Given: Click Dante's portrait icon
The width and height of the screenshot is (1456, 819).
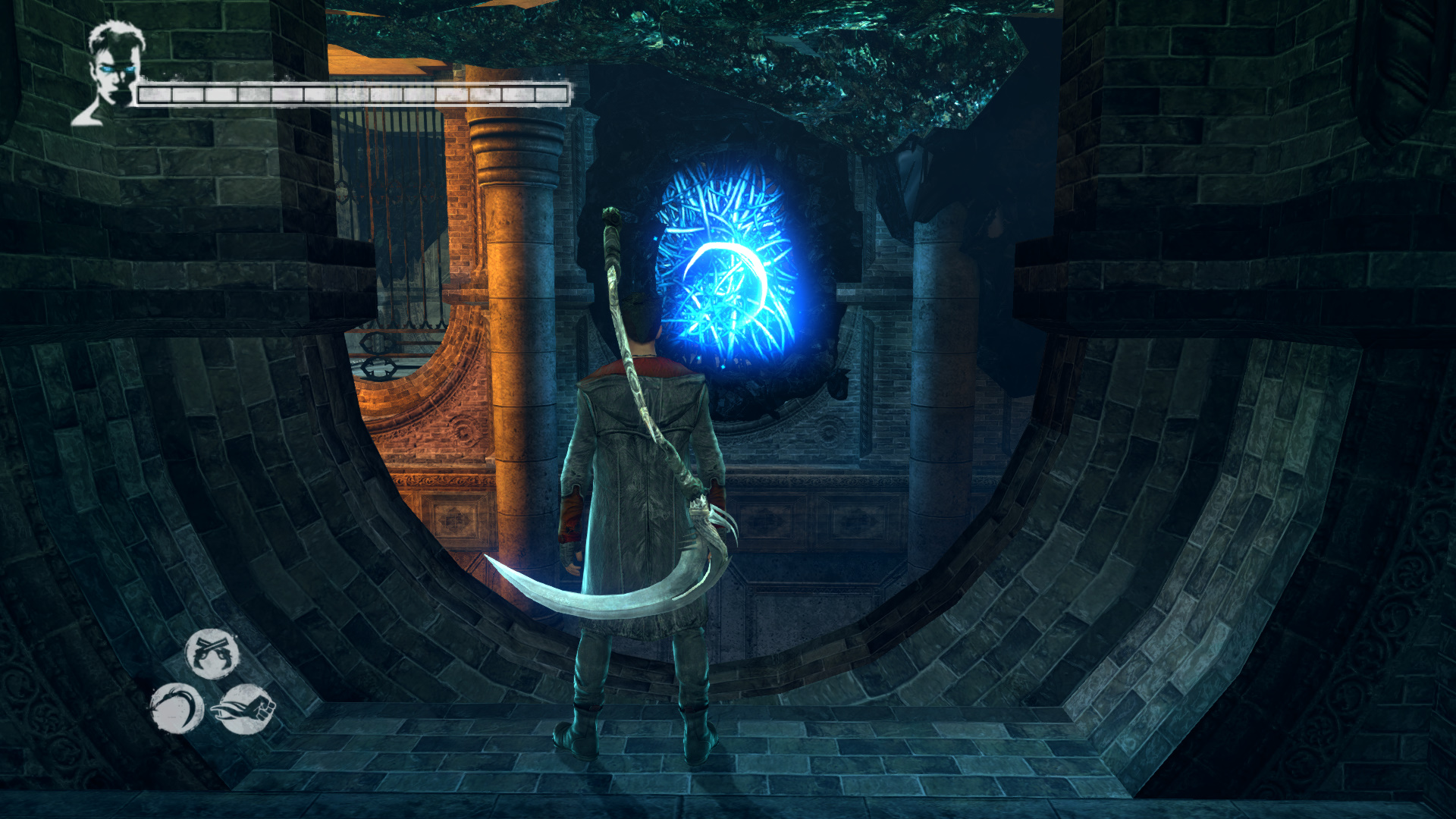Looking at the screenshot, I should 111,72.
